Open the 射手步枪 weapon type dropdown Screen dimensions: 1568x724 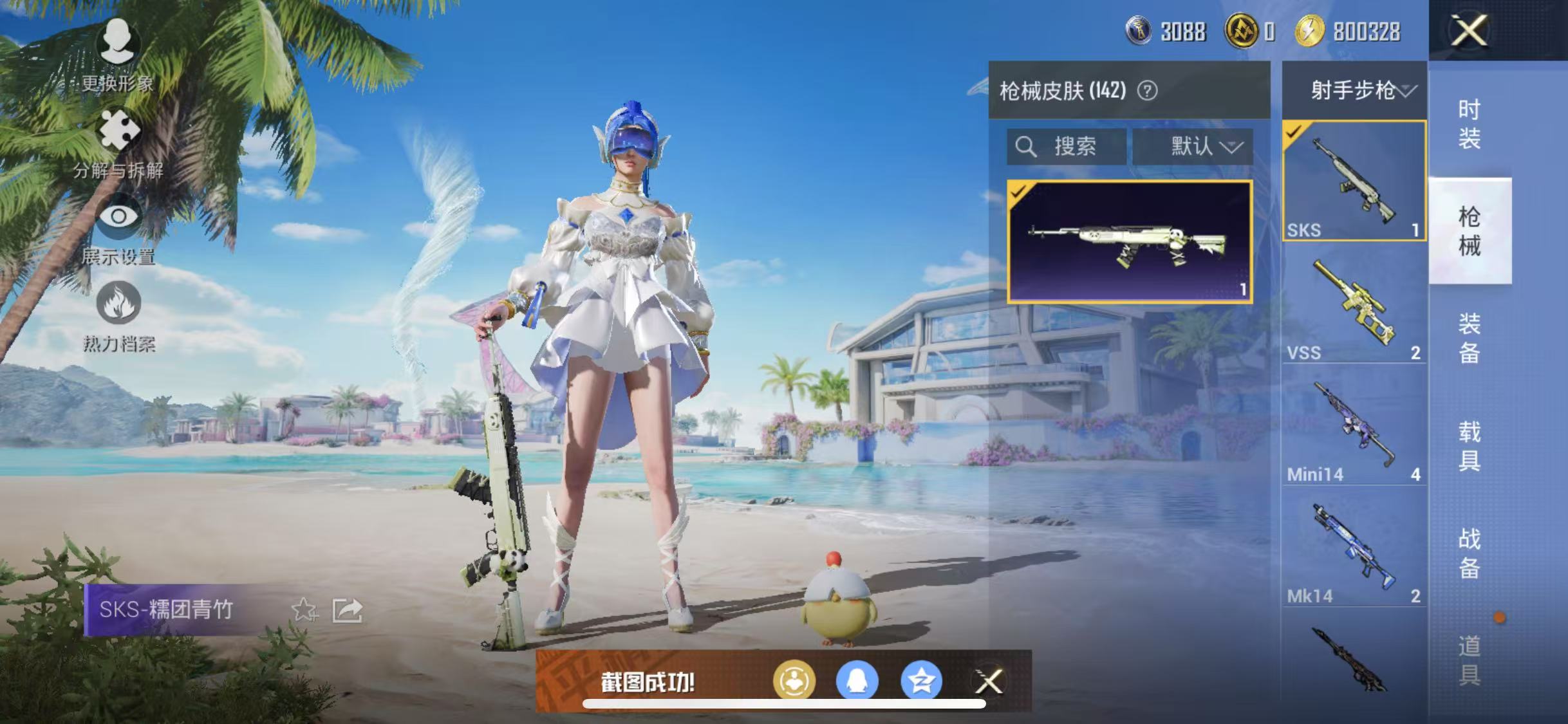point(1355,90)
